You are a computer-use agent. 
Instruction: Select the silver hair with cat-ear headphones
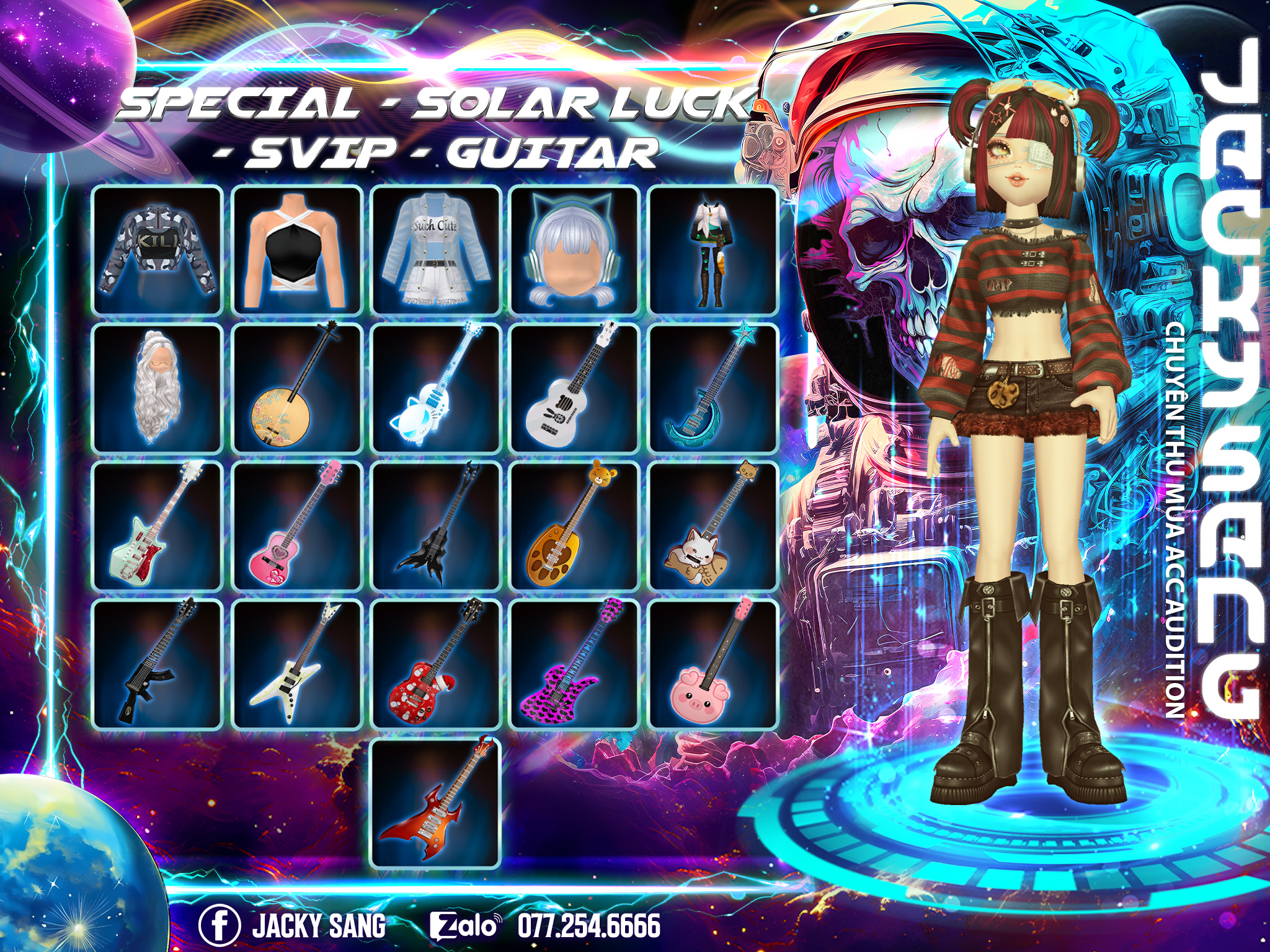point(574,250)
